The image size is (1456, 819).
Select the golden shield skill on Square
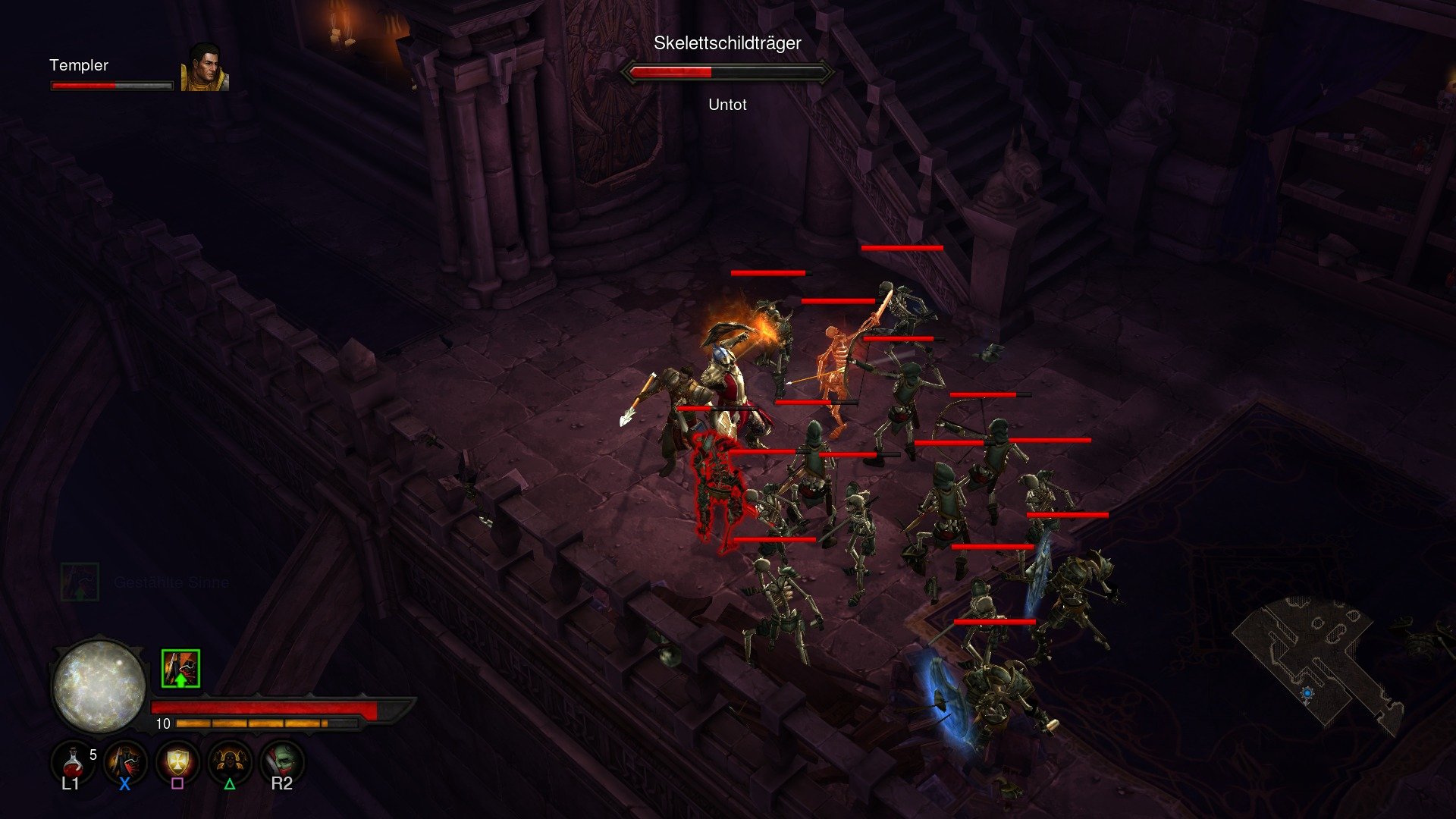(x=176, y=761)
